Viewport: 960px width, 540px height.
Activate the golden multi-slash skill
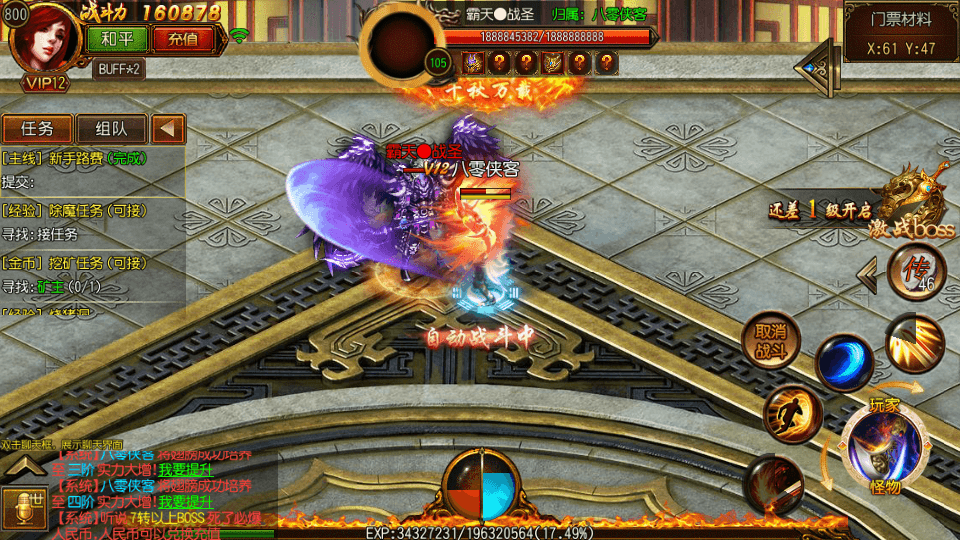tap(913, 342)
